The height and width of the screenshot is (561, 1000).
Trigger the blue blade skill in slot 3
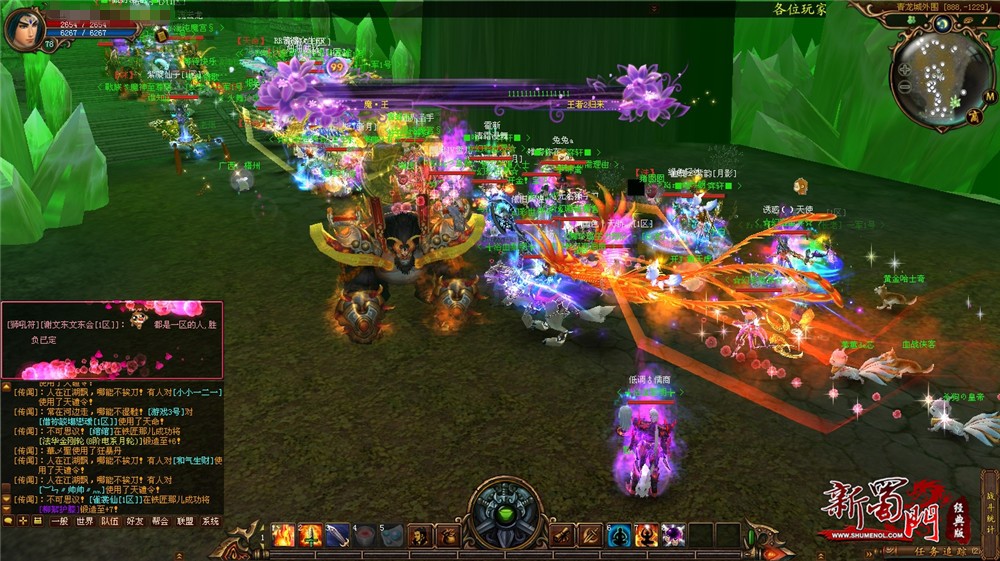[338, 535]
